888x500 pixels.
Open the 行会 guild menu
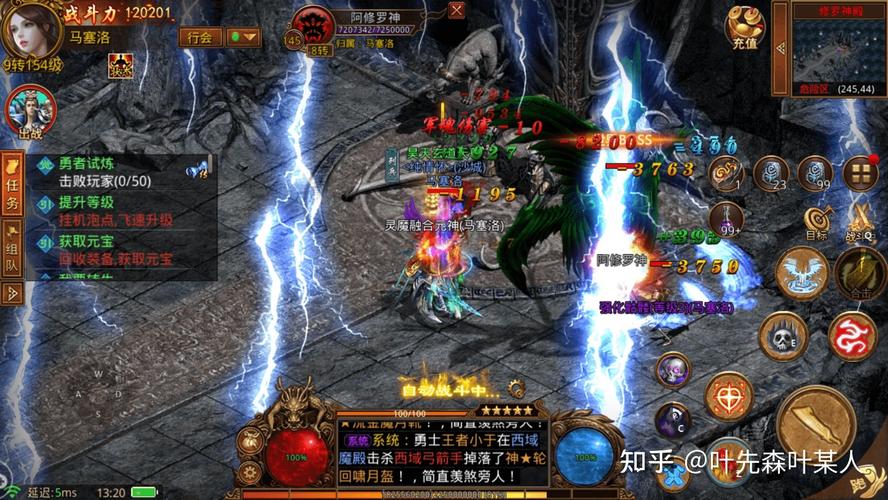click(x=199, y=37)
